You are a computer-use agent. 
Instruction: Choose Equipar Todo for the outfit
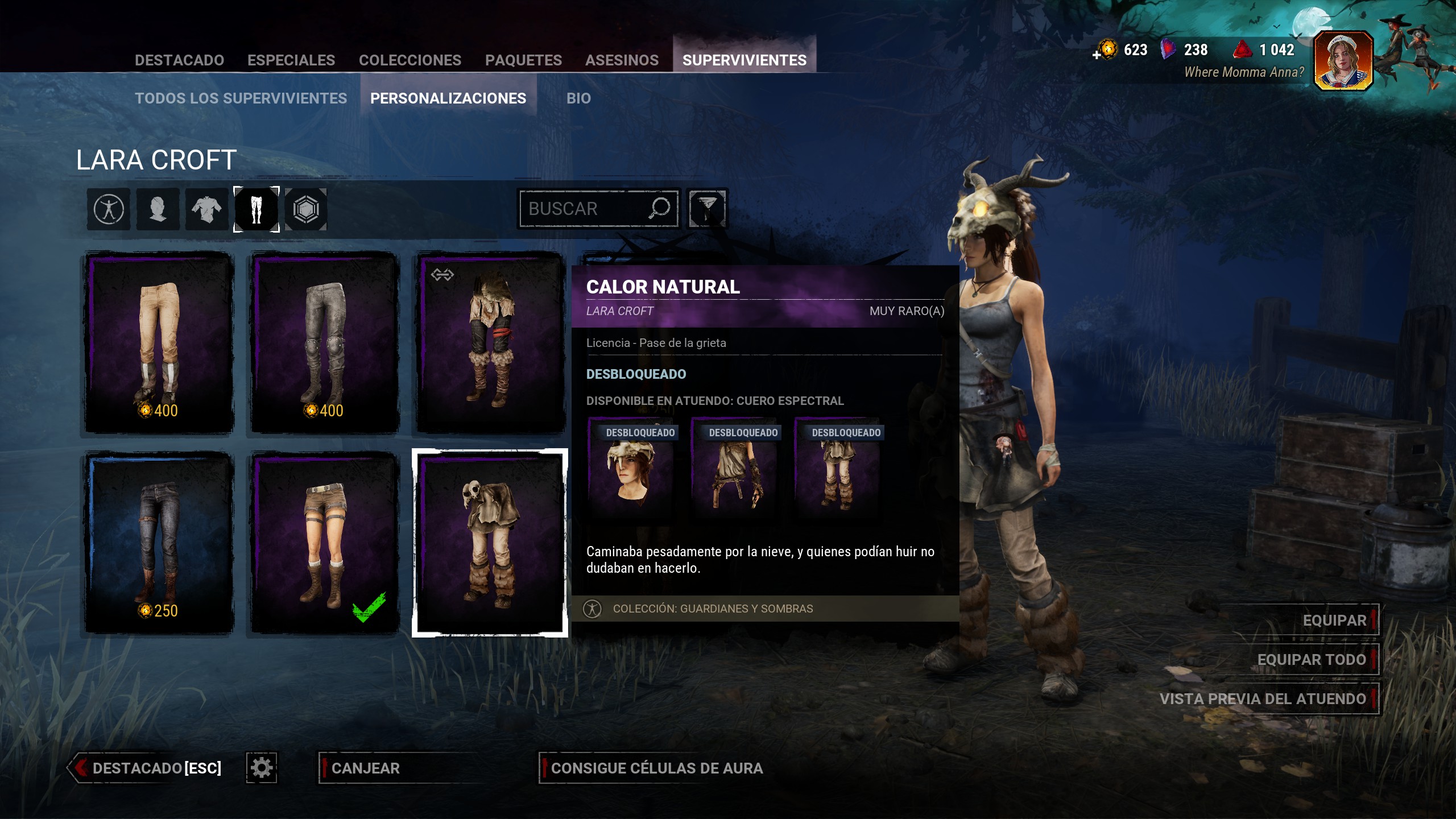[1311, 660]
